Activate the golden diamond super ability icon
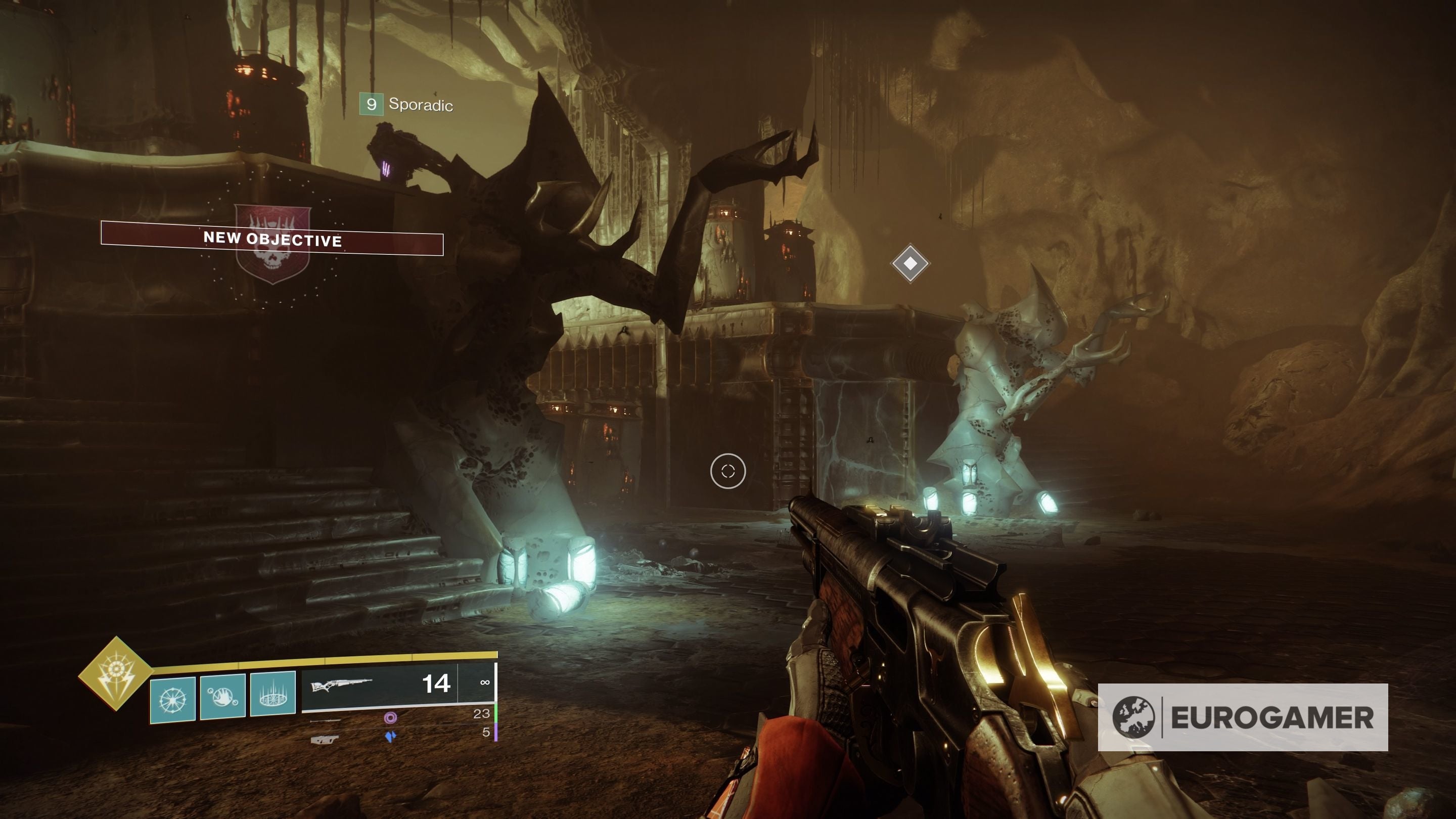 point(116,672)
